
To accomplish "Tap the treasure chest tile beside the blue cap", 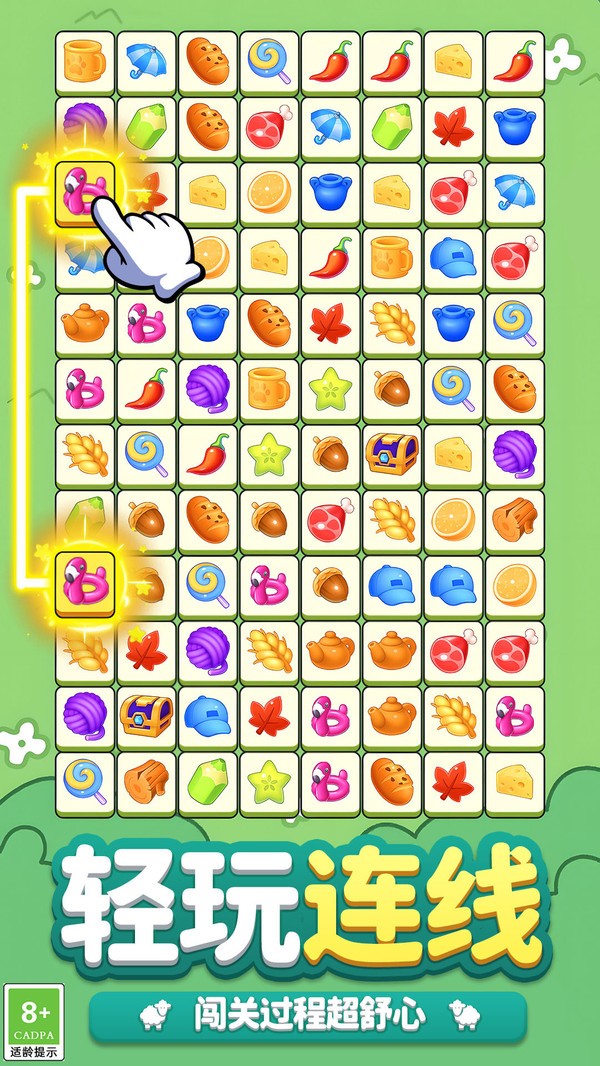I will pos(146,712).
